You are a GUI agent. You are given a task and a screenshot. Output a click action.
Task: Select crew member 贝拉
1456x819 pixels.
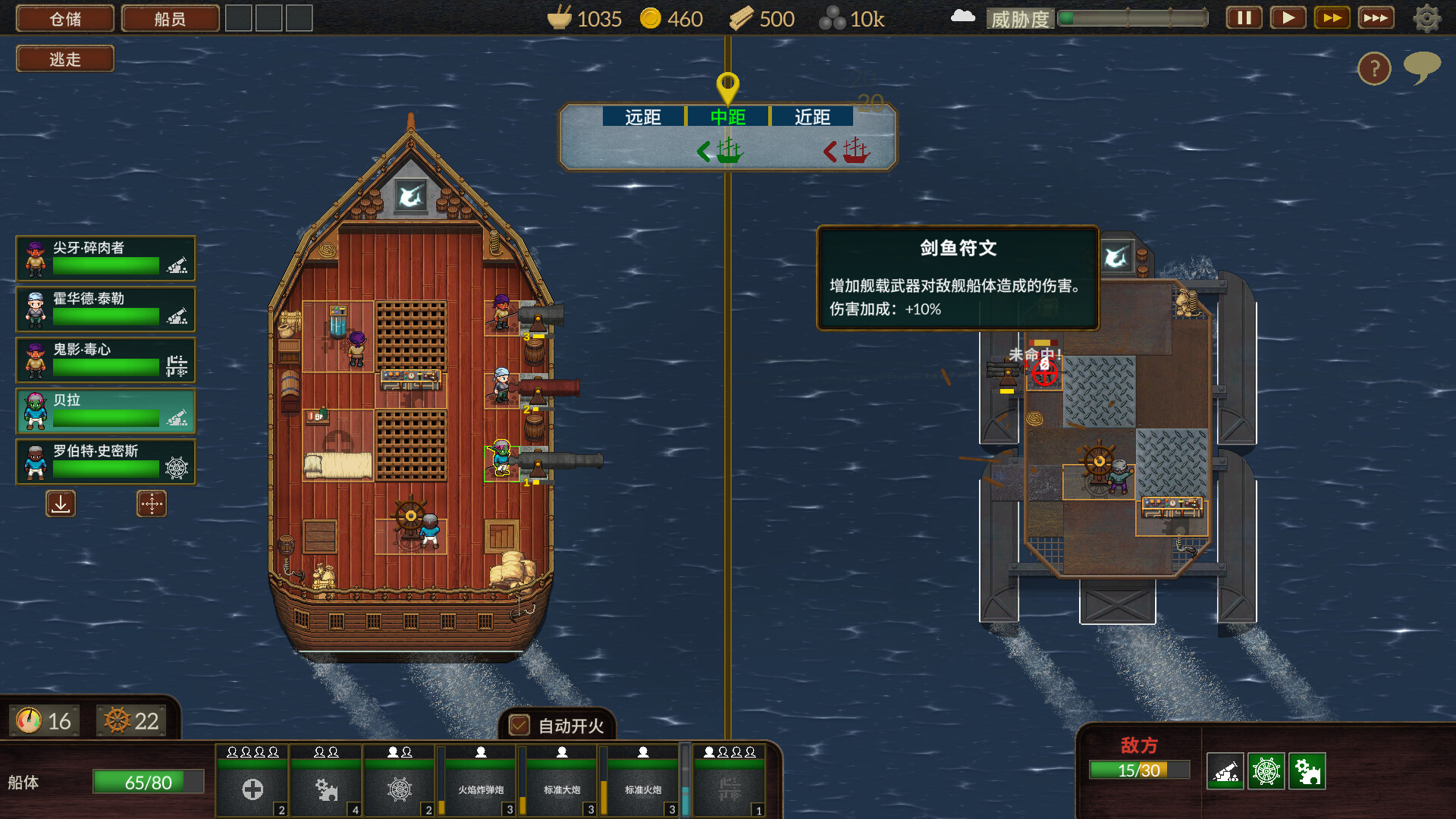[105, 411]
